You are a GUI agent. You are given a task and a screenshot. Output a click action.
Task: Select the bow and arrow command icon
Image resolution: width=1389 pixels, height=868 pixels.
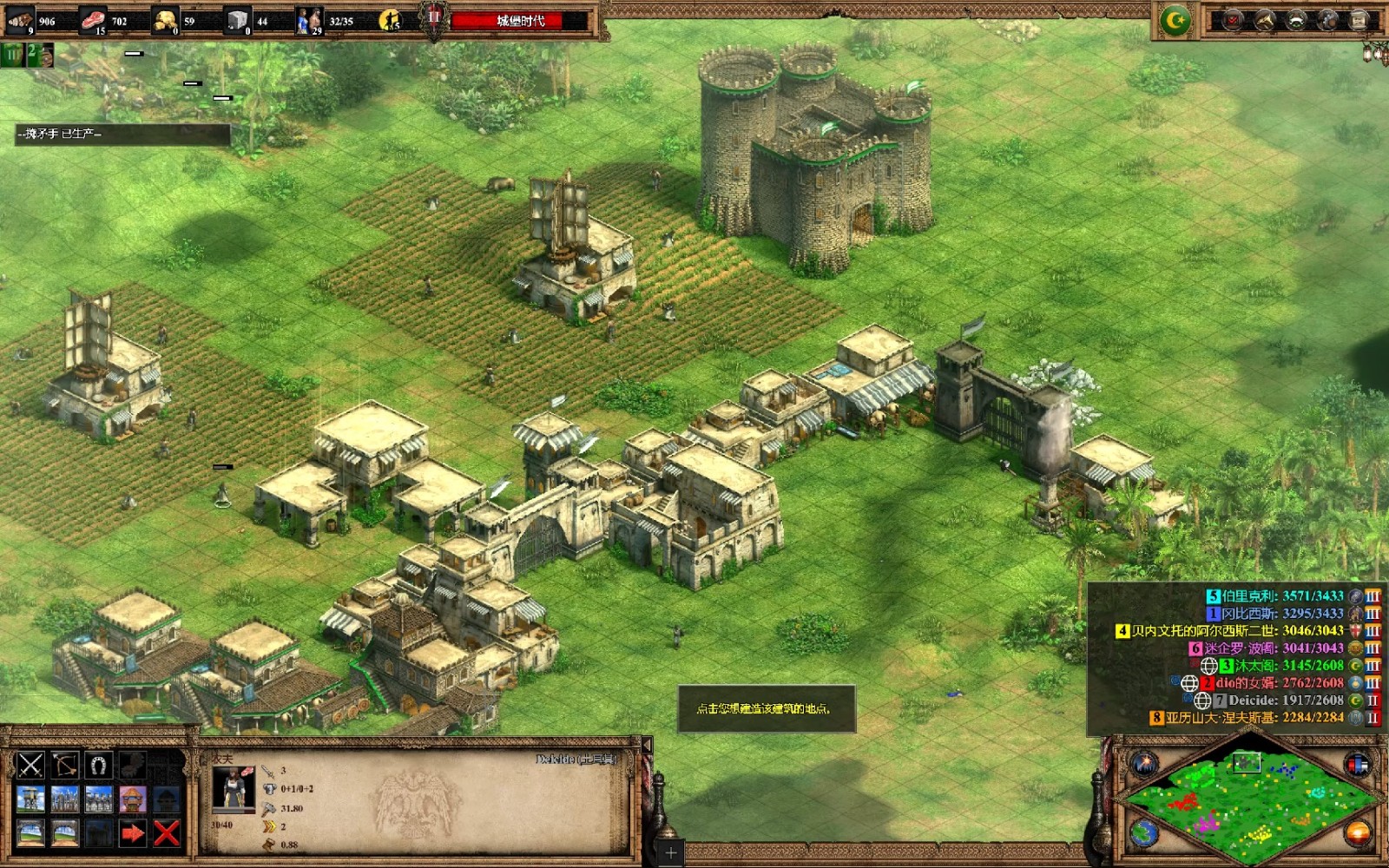[x=65, y=765]
